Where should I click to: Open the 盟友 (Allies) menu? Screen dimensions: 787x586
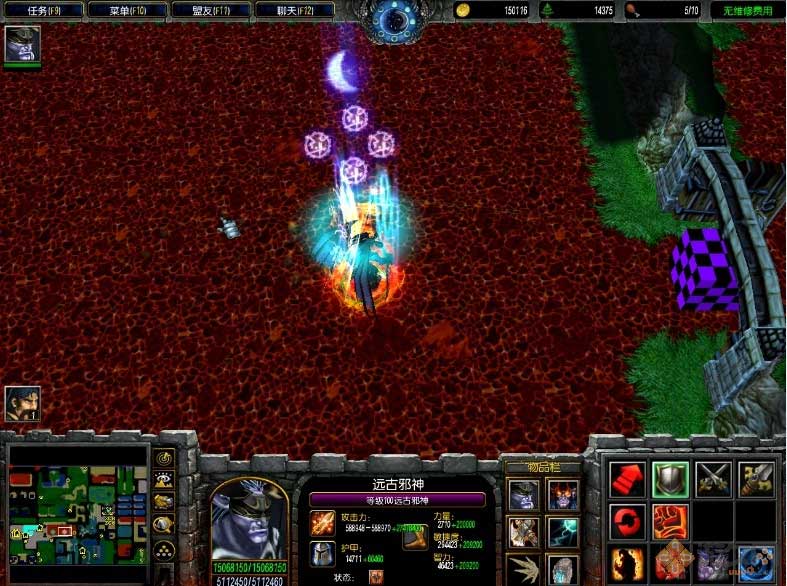[209, 10]
